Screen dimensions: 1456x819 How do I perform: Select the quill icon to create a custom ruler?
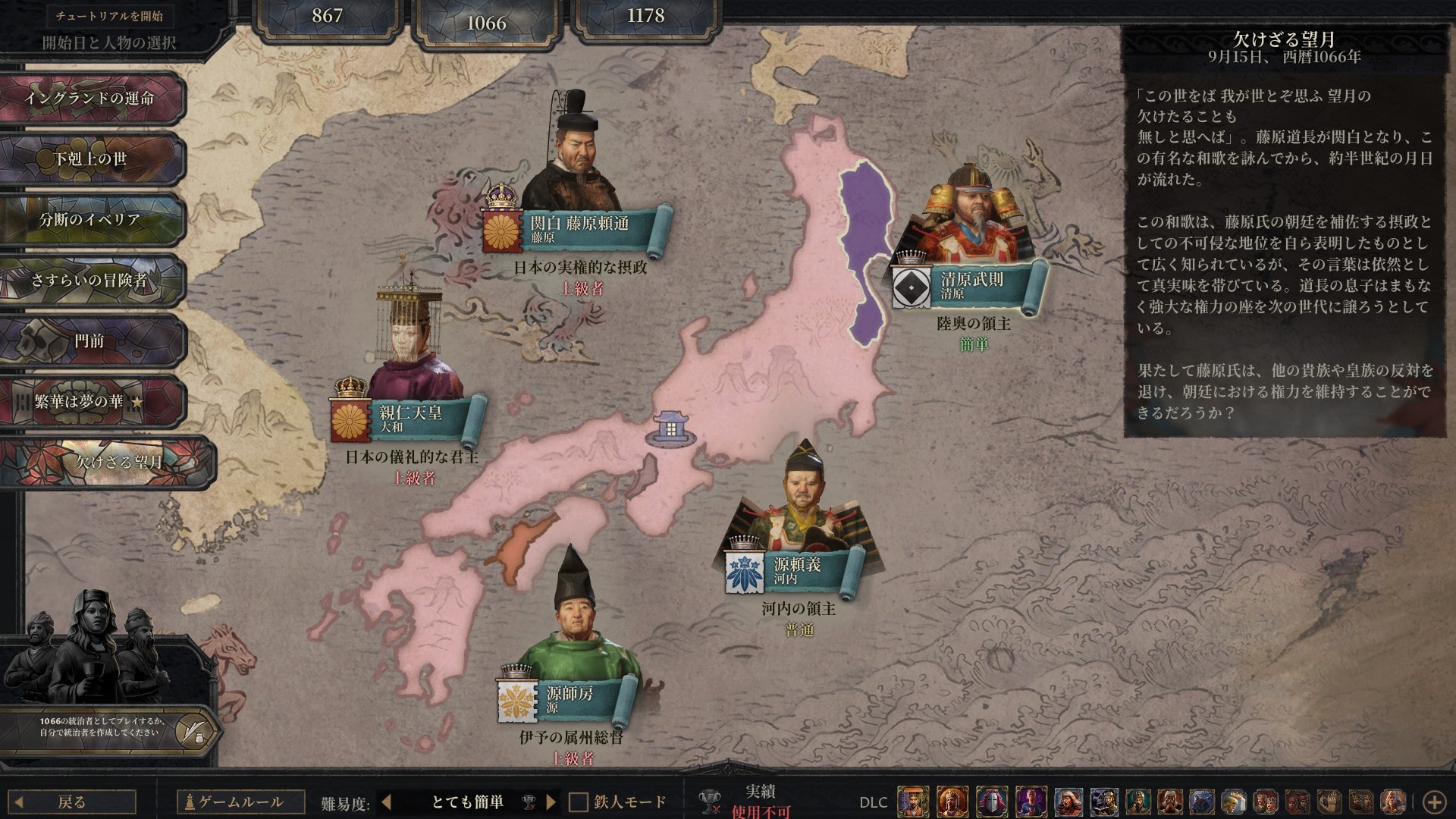(196, 733)
